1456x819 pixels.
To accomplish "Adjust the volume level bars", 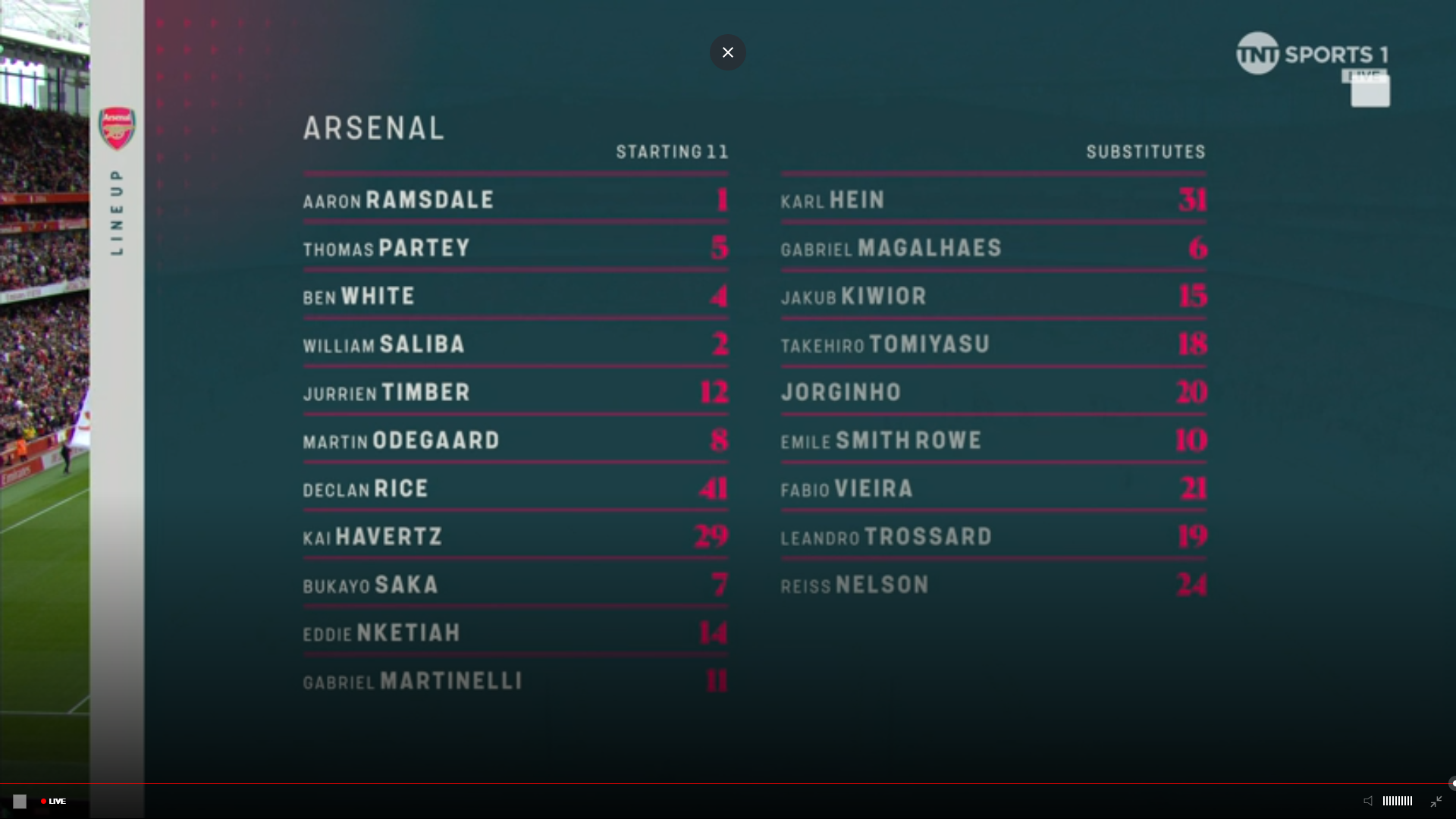I will pyautogui.click(x=1397, y=801).
